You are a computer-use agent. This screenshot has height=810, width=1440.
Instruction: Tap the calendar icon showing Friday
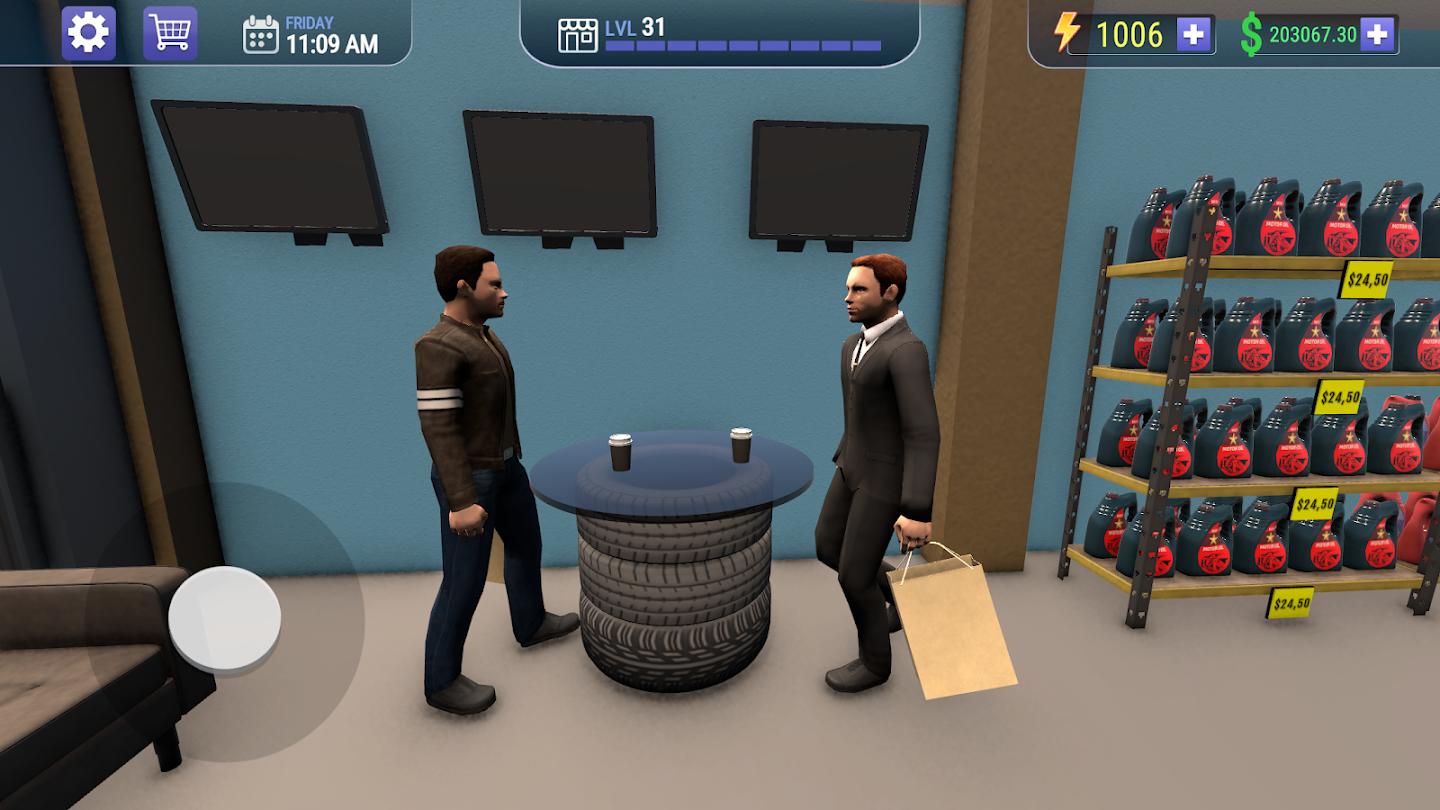coord(261,34)
